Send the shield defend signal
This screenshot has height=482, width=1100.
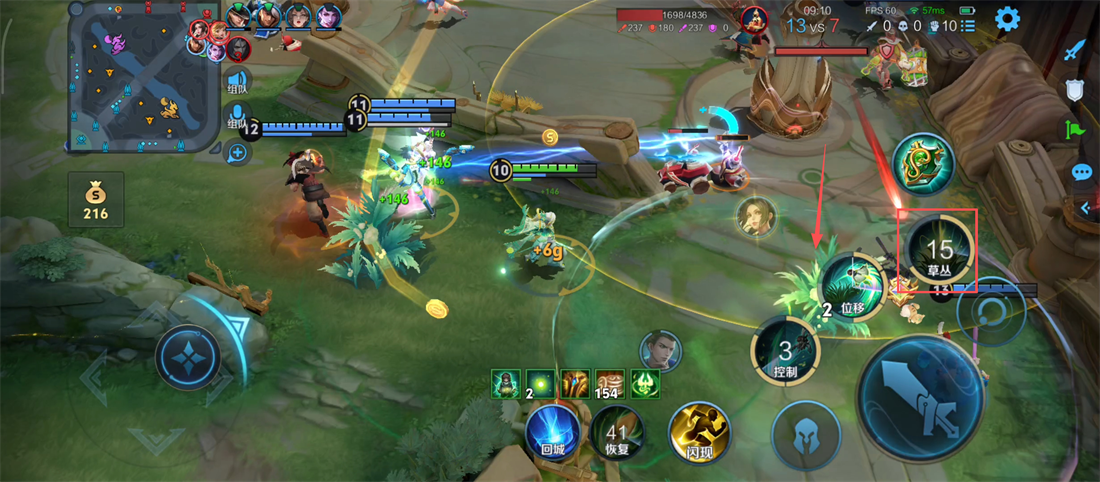coord(1076,91)
